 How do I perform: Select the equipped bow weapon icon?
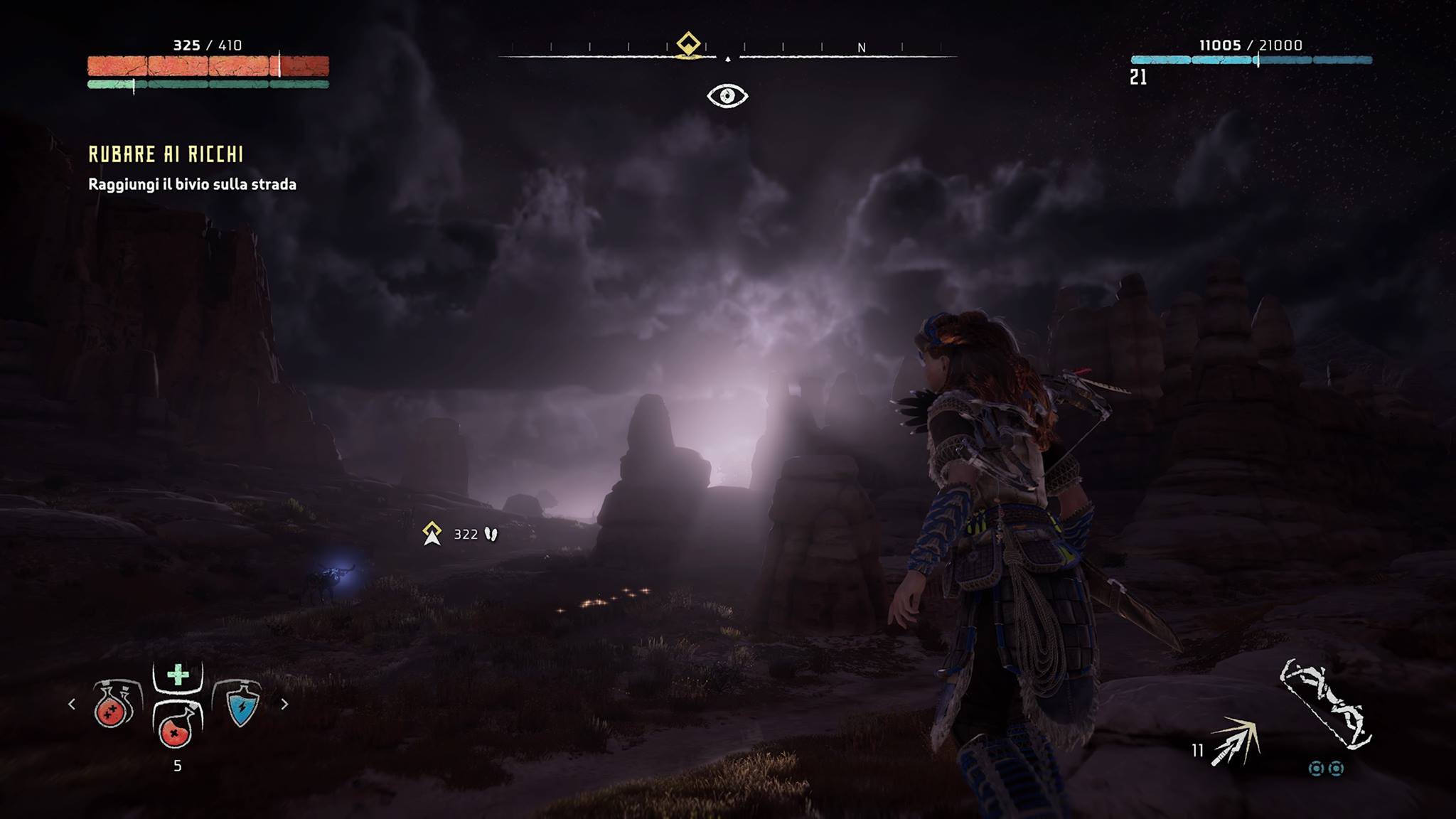point(1326,704)
